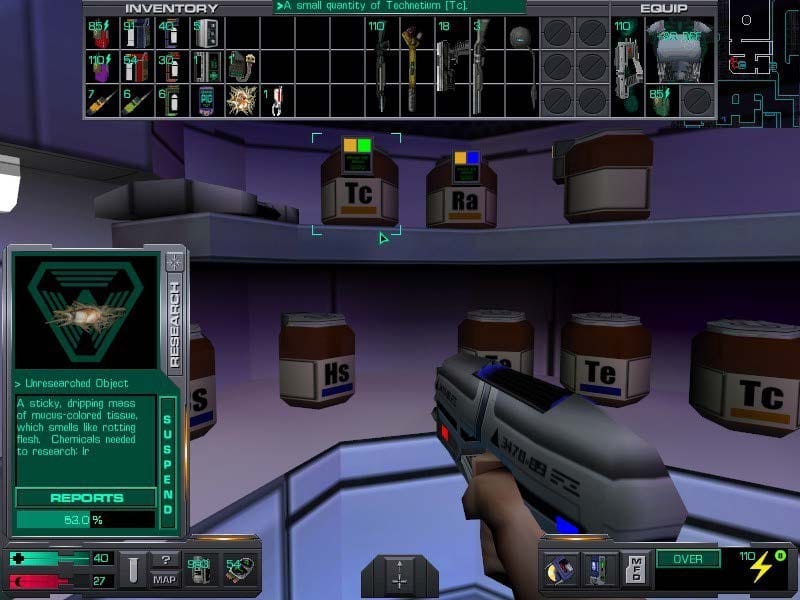The image size is (800, 600).
Task: Select the handheld device in inventory bottom row
Action: pyautogui.click(x=205, y=100)
